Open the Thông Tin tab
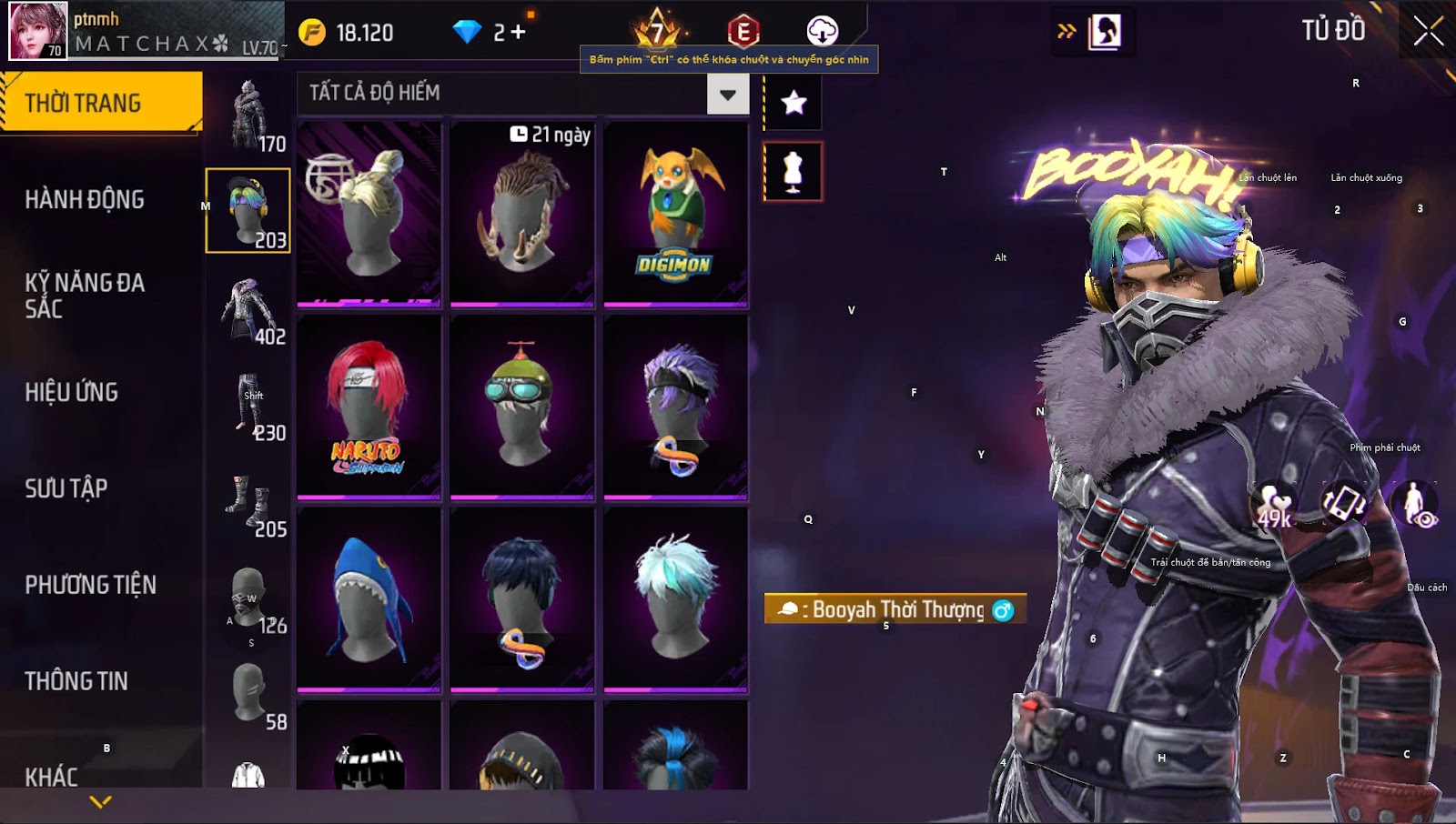This screenshot has height=824, width=1456. 76,681
